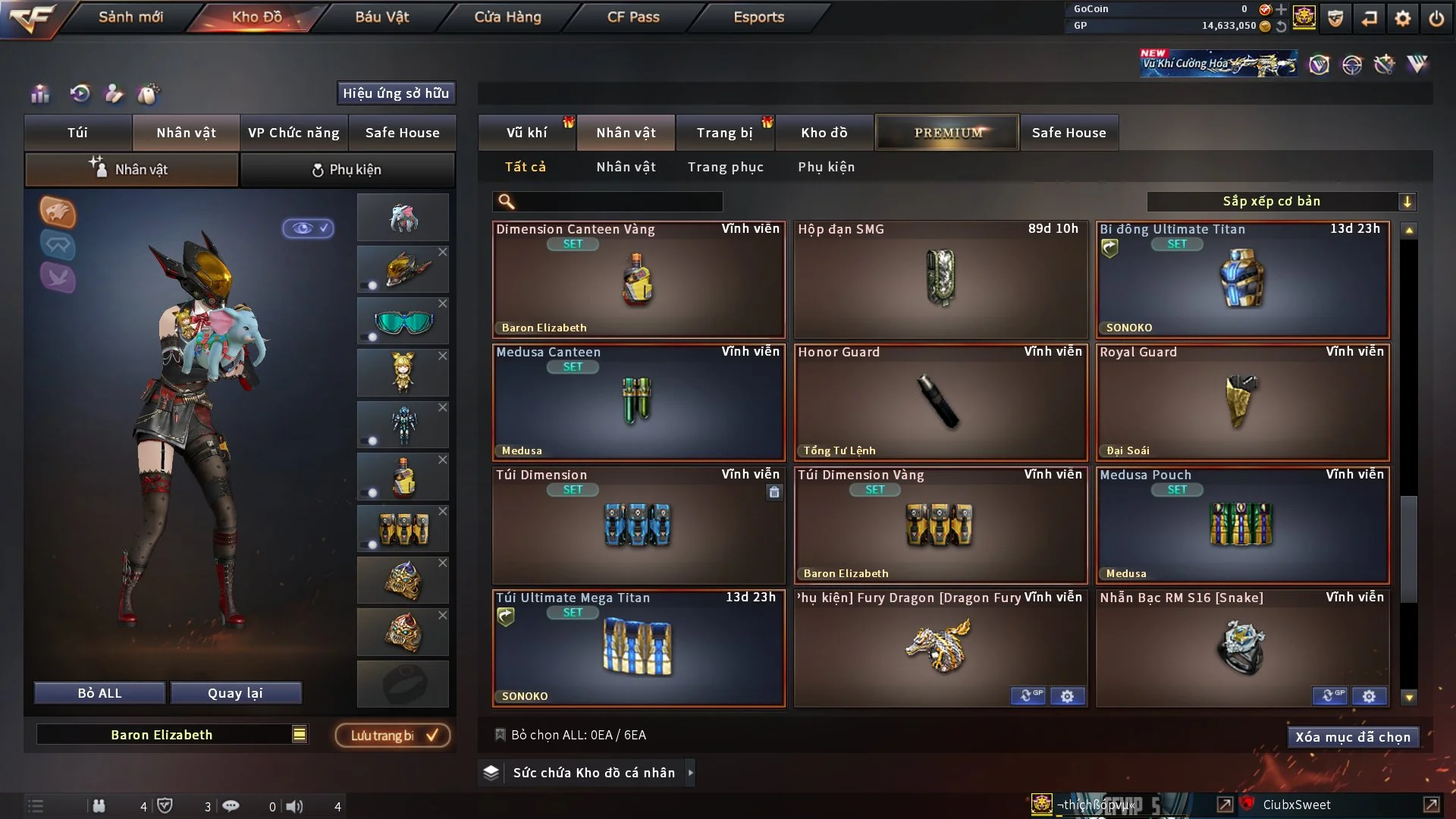Viewport: 1456px width, 819px height.
Task: Select the PREMIUM inventory tab
Action: click(947, 133)
